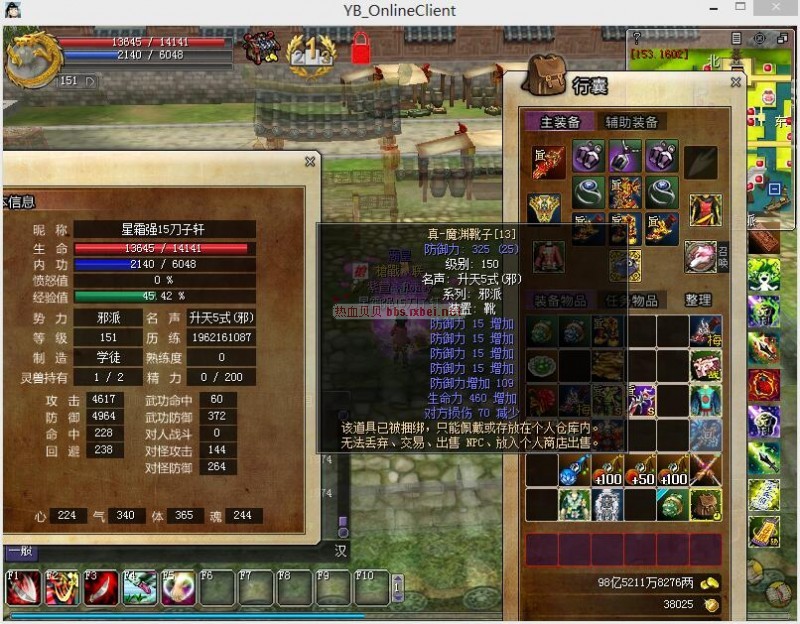Select the red robe armor equipment slot

click(x=704, y=209)
